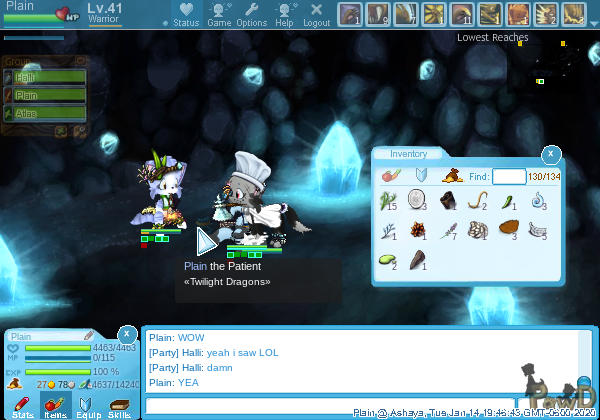Switch to the Equip tab
Viewport: 600px width, 420px height.
pyautogui.click(x=87, y=405)
